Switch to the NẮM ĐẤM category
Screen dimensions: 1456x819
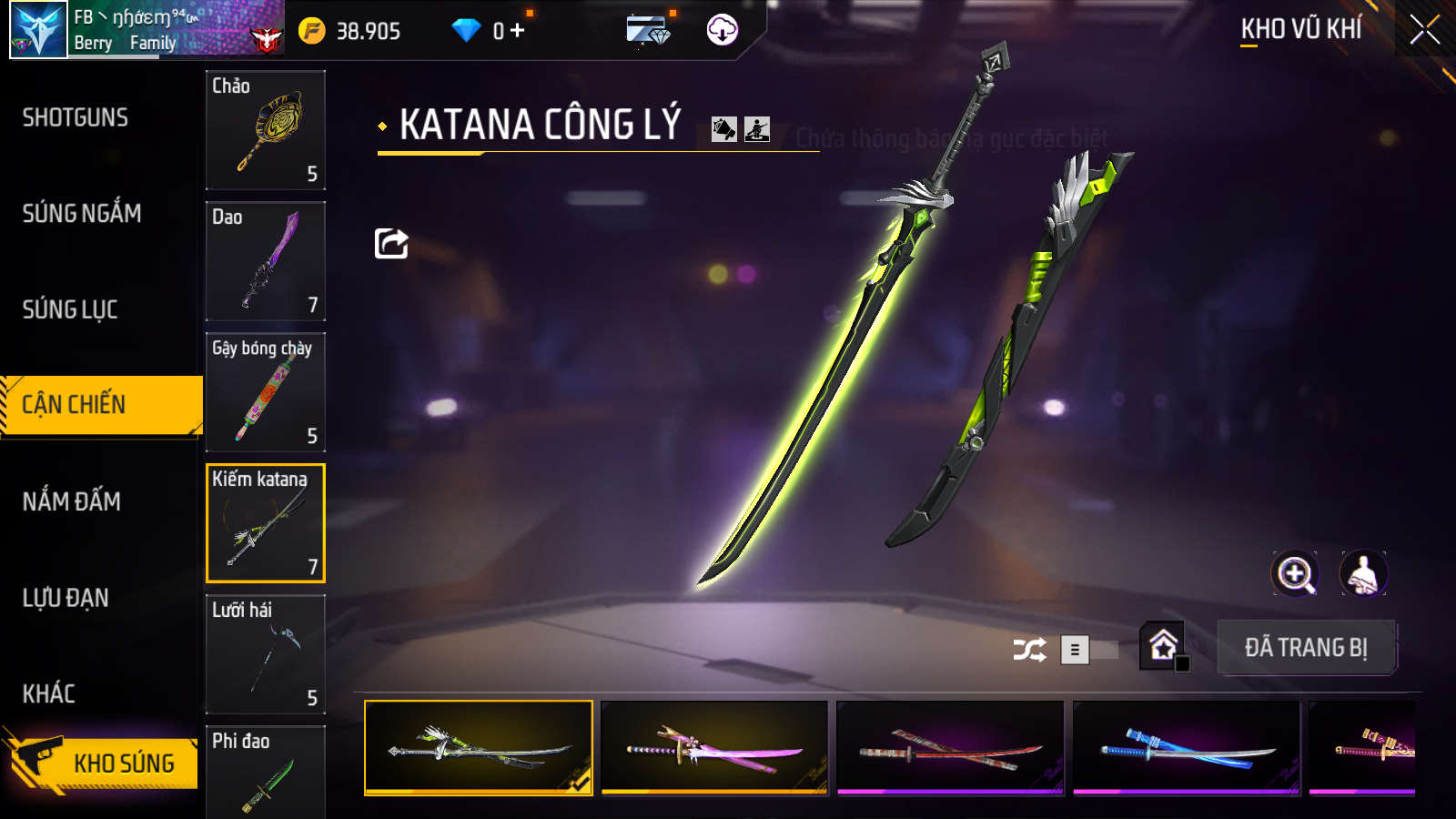coord(72,501)
